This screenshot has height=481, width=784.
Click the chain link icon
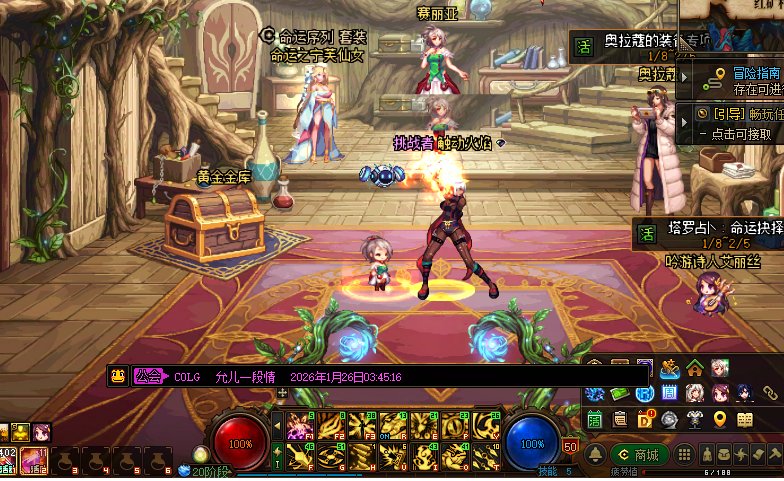pos(771,393)
